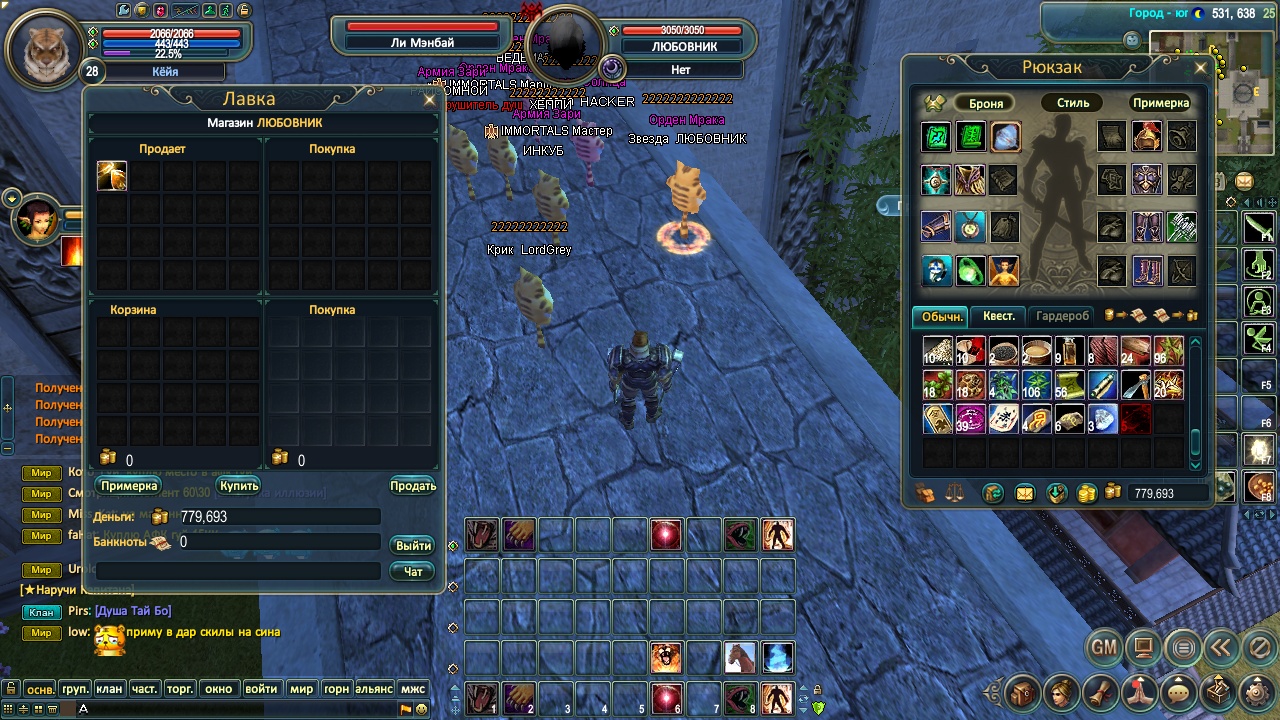Open the GM round button
The height and width of the screenshot is (720, 1280).
(1103, 648)
